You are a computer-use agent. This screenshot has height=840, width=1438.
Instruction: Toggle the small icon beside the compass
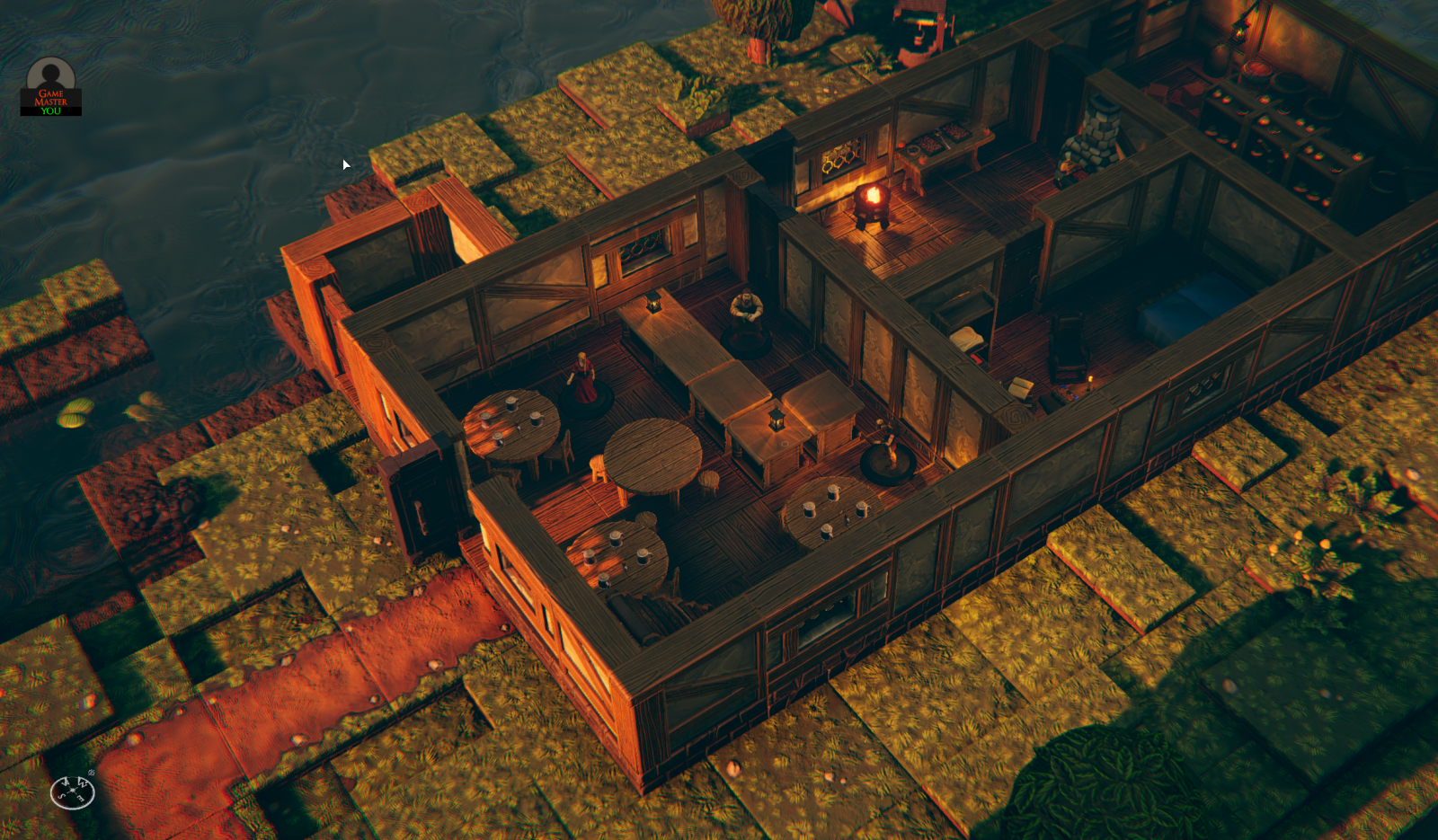(x=92, y=773)
